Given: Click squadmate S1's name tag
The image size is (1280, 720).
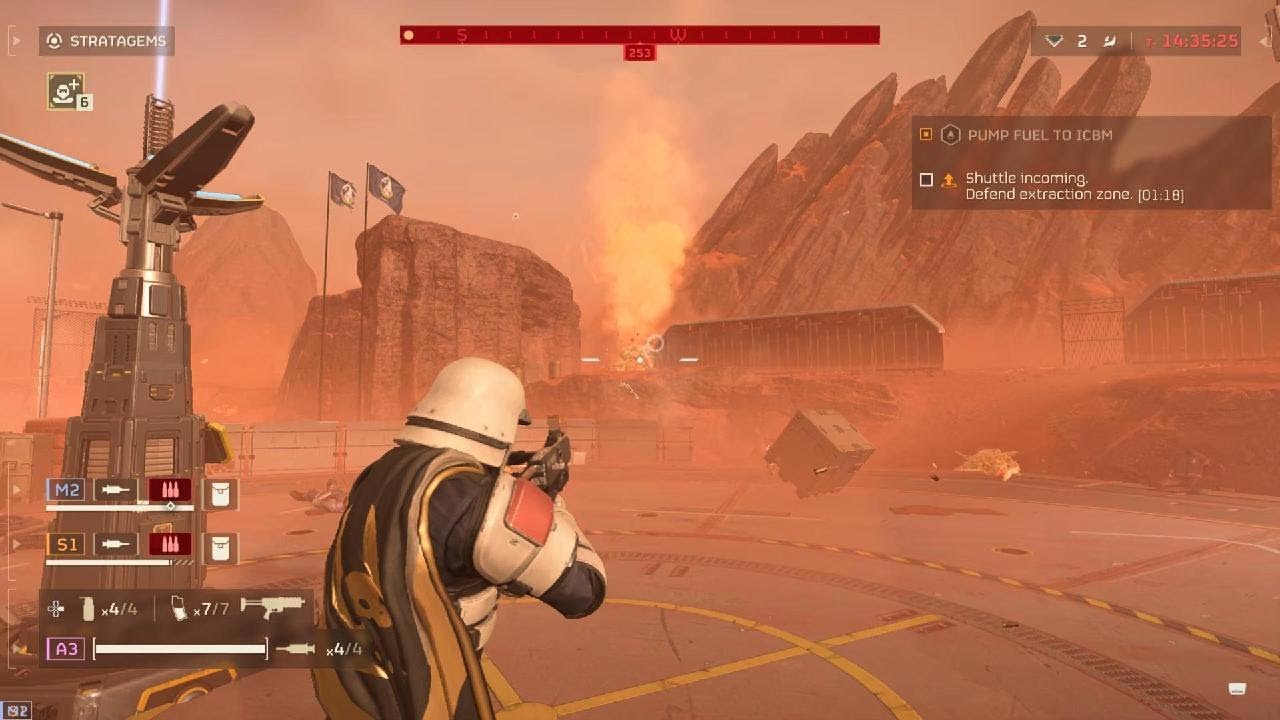Looking at the screenshot, I should [x=67, y=544].
